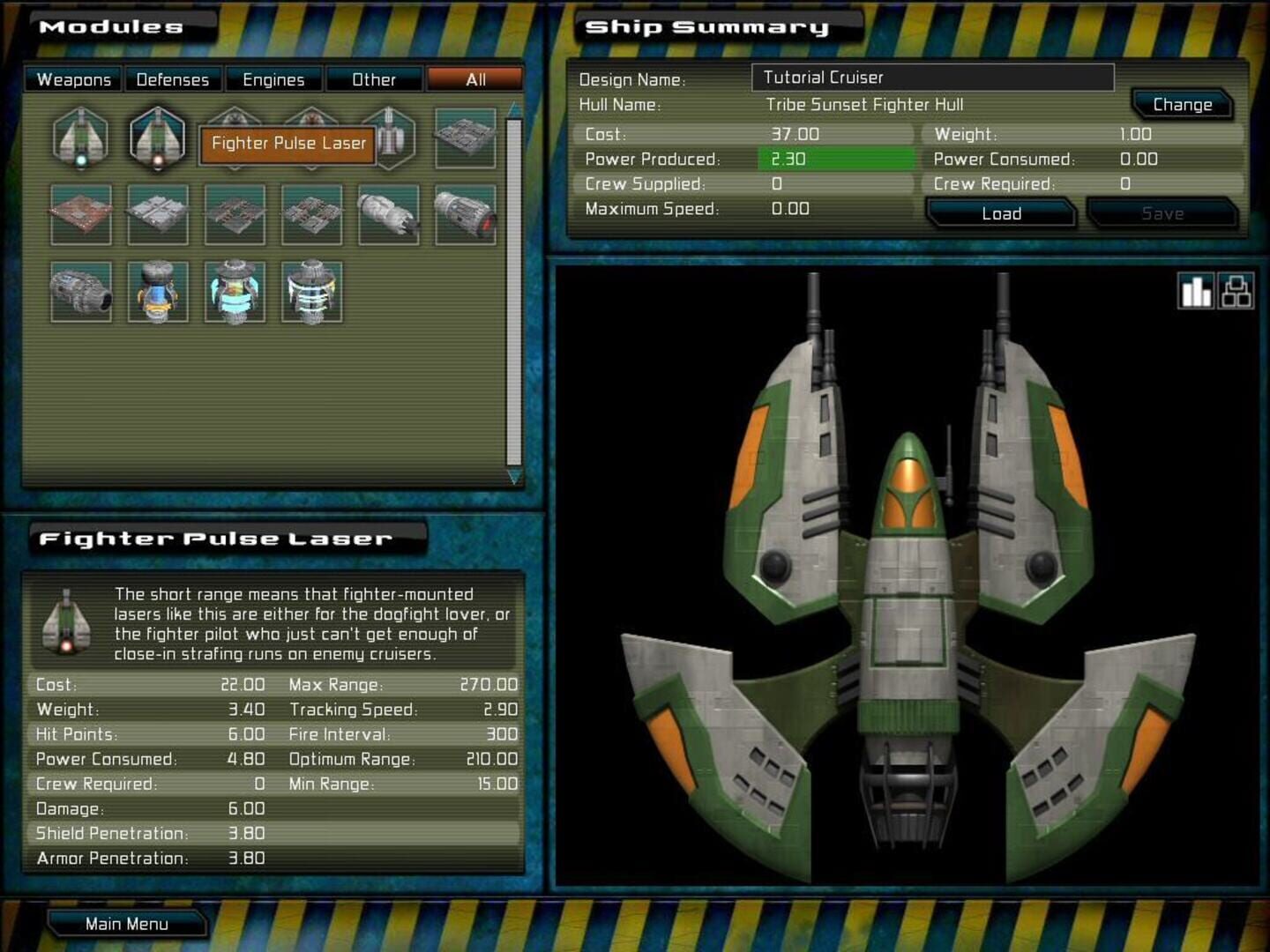Enable the All modules filter

point(474,79)
